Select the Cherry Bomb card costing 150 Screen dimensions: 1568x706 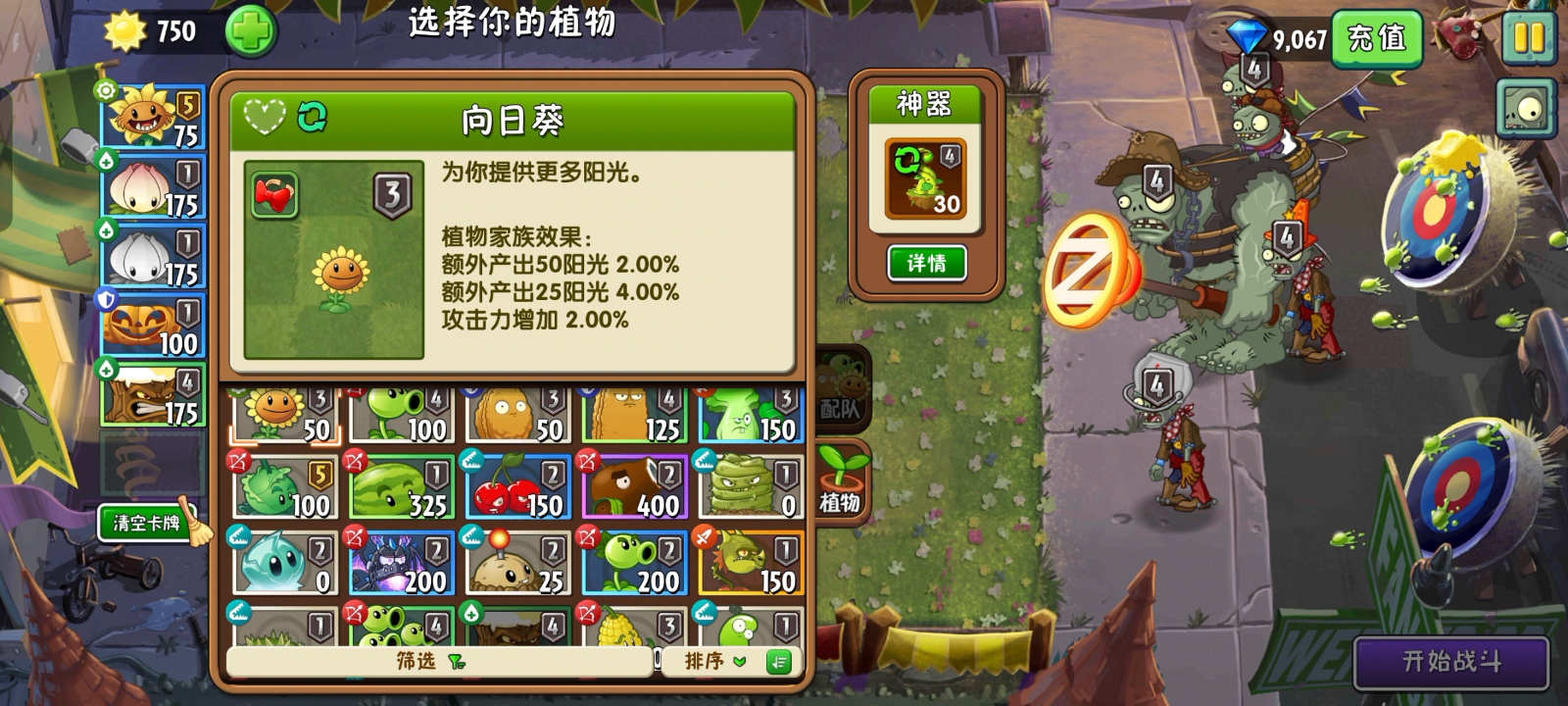517,483
